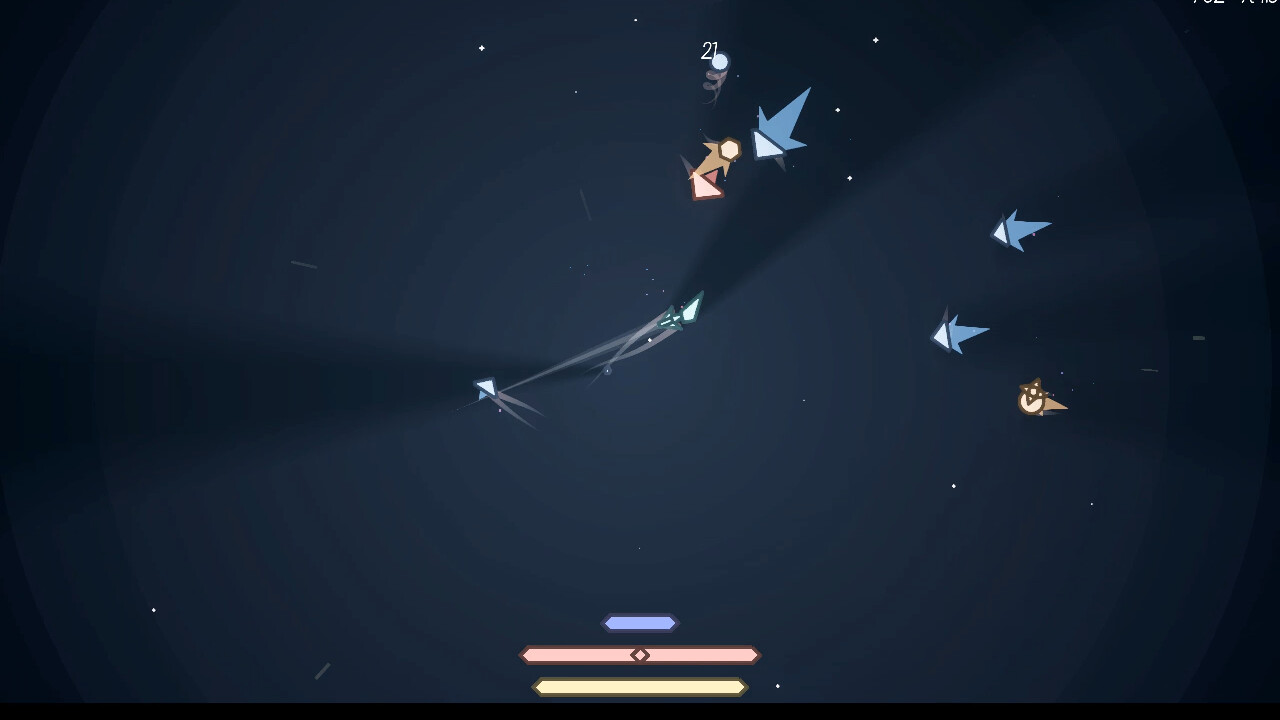Image resolution: width=1280 pixels, height=720 pixels.
Task: Click the yellow energy bar at the bottom
Action: pyautogui.click(x=640, y=687)
